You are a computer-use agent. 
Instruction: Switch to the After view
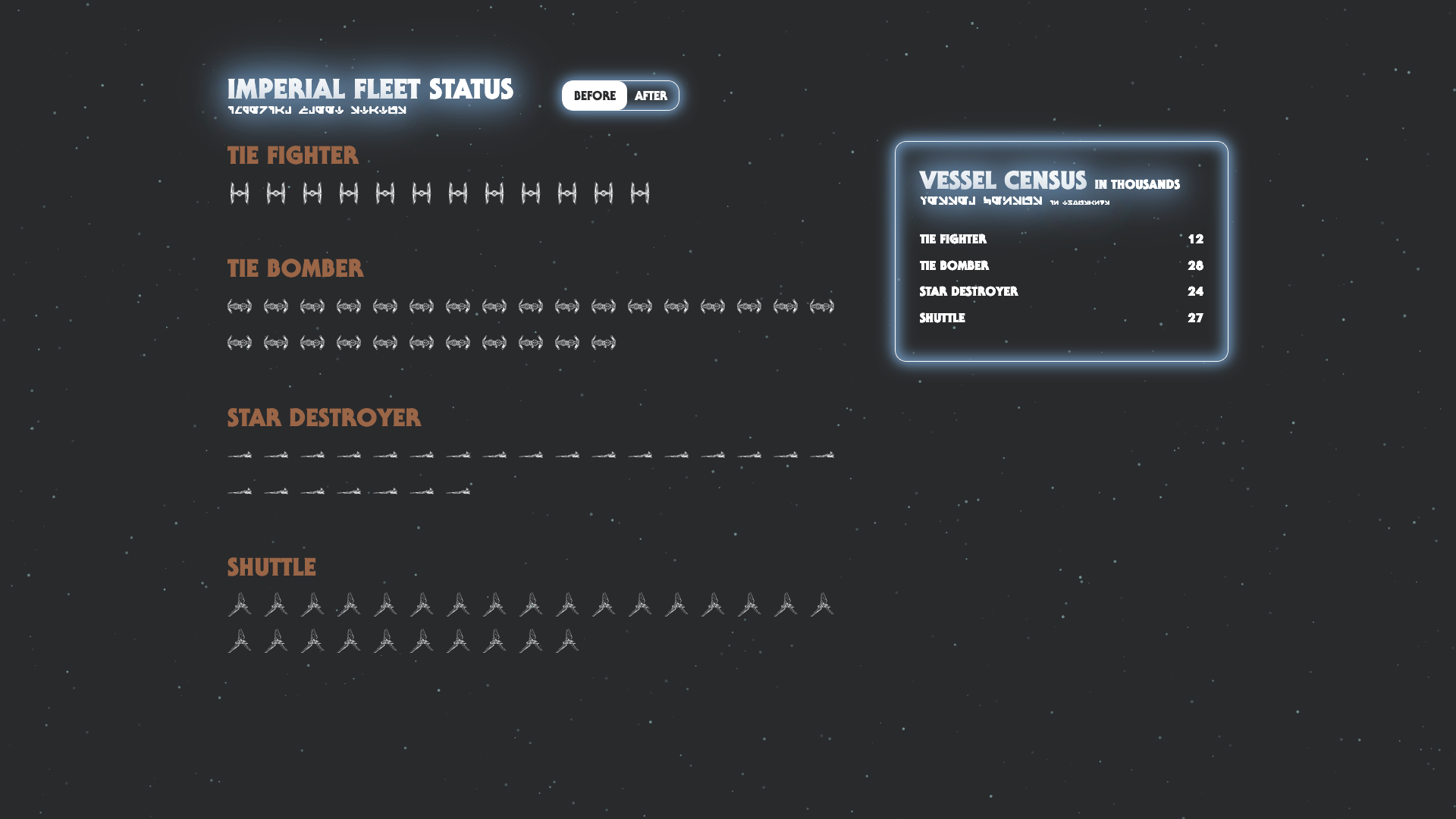(651, 96)
